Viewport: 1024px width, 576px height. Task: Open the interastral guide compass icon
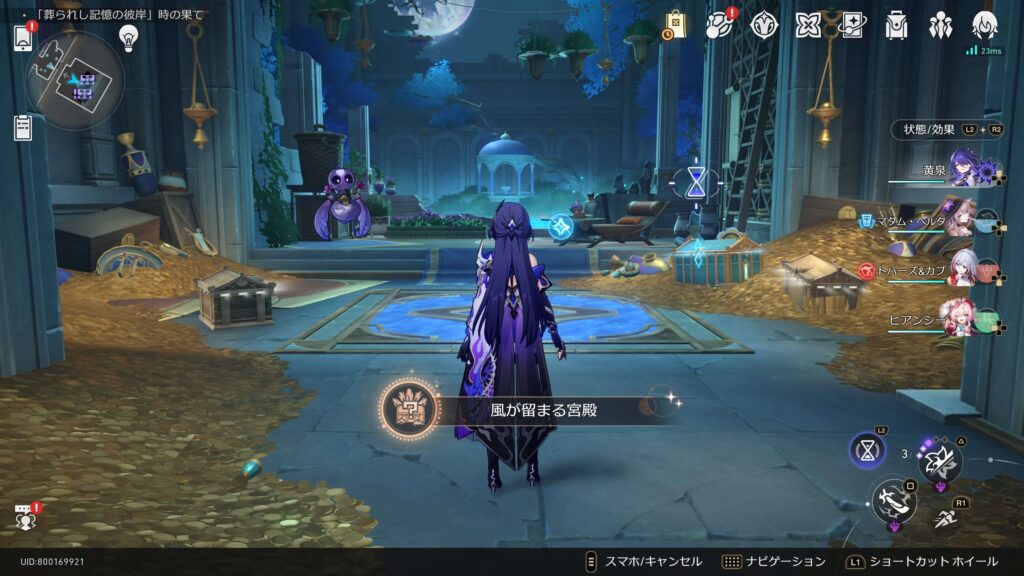(x=764, y=25)
